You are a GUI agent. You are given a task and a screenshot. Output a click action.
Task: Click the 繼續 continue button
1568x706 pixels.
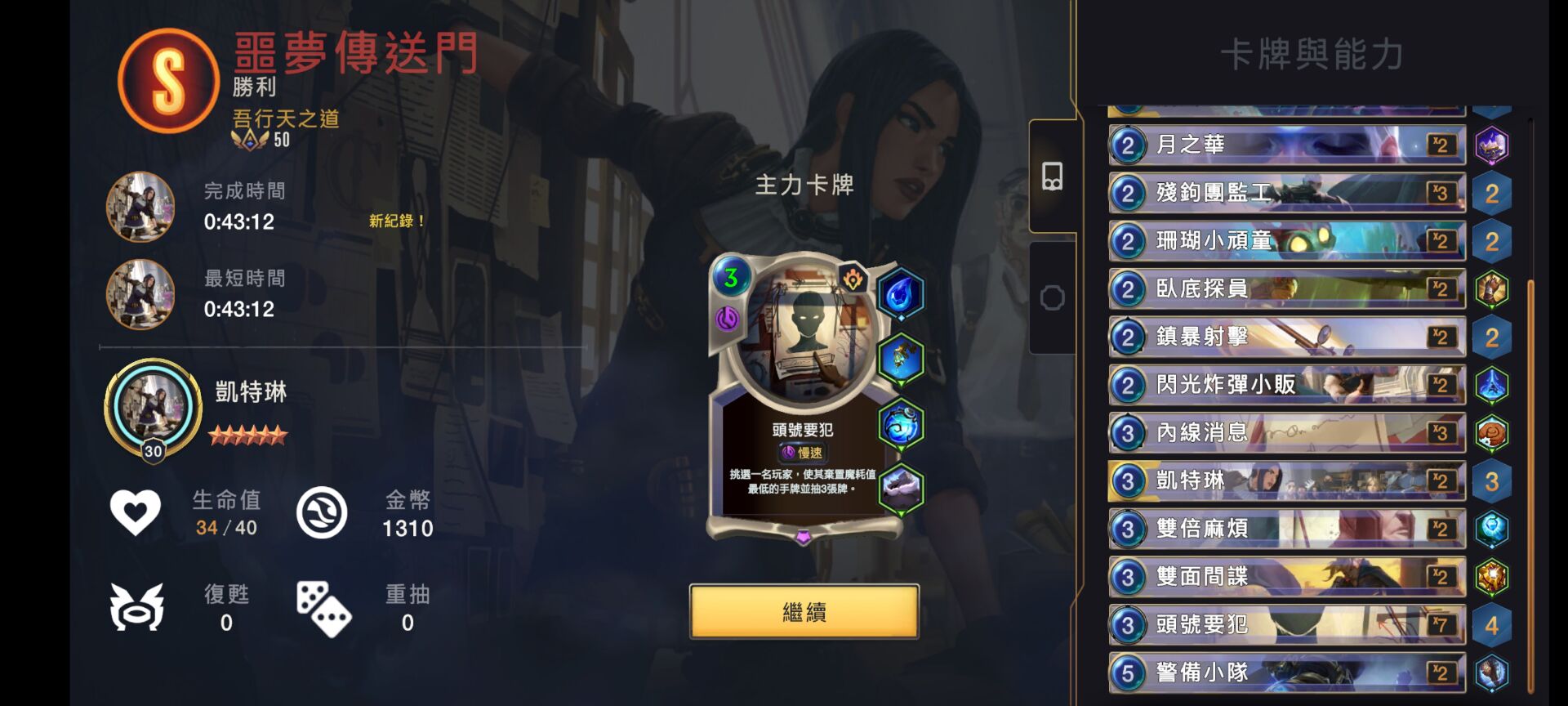tap(804, 612)
